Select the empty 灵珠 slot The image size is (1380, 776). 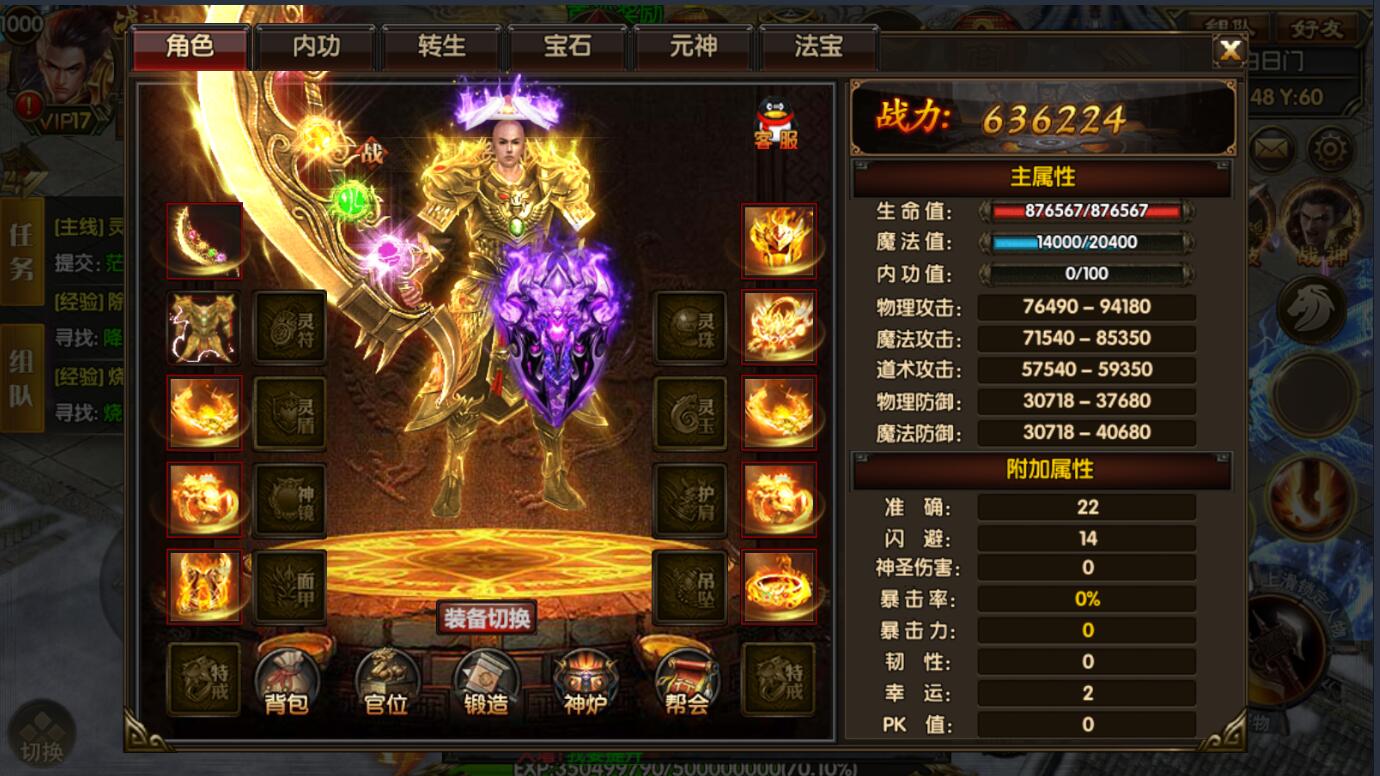tap(690, 327)
